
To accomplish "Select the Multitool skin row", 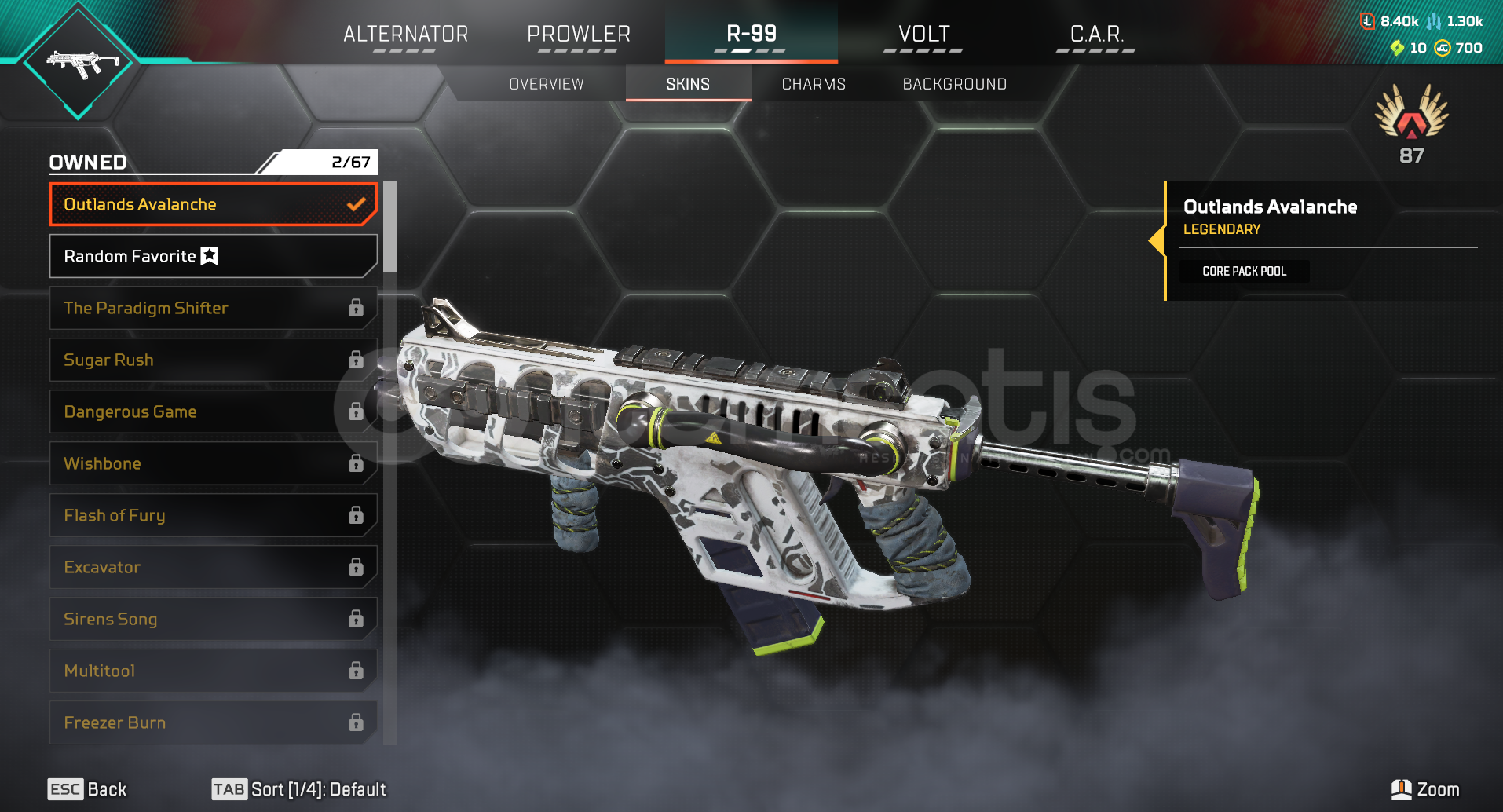I will (213, 671).
